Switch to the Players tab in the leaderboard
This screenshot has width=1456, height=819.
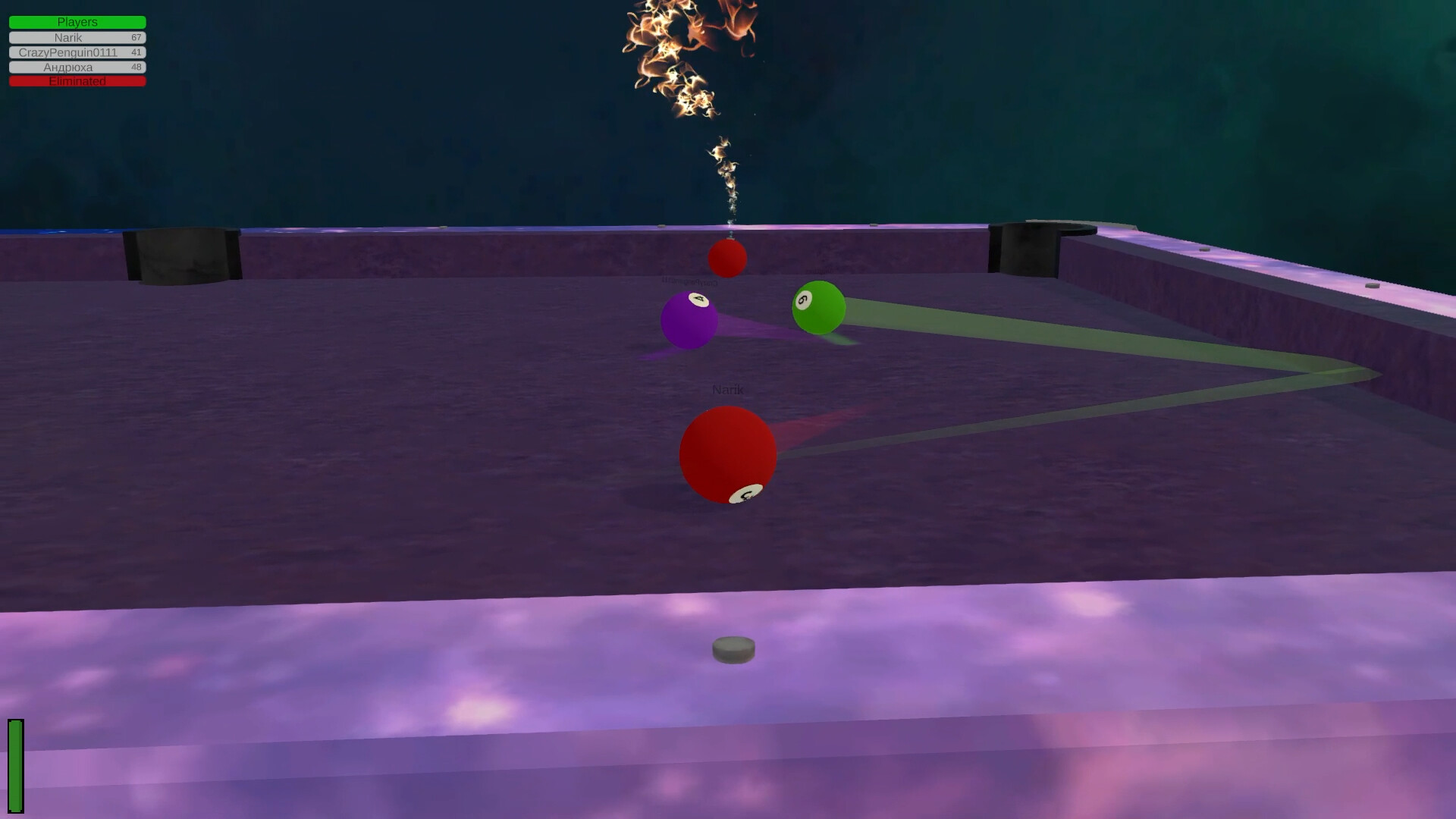click(x=76, y=22)
